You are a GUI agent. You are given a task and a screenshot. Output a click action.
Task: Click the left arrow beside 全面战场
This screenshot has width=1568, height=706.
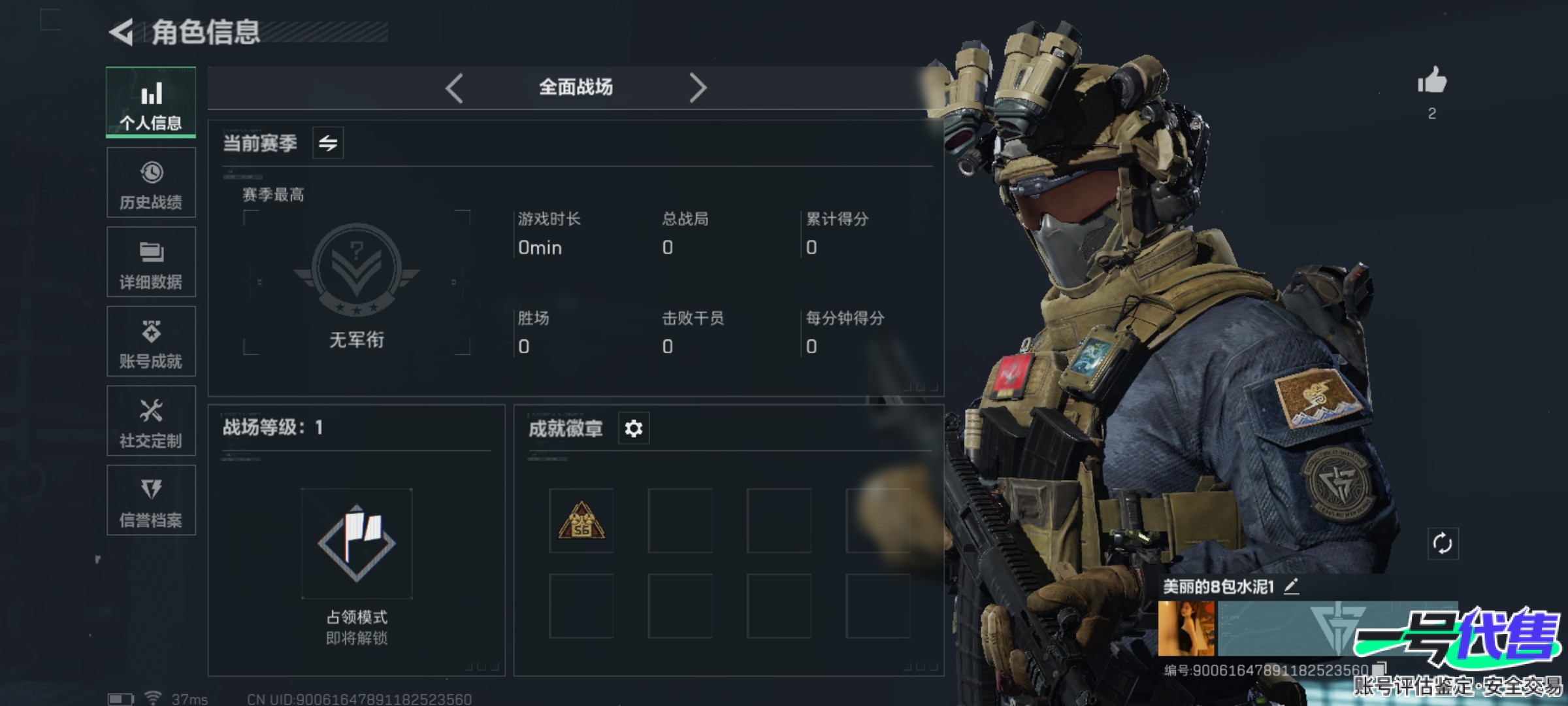coord(455,88)
